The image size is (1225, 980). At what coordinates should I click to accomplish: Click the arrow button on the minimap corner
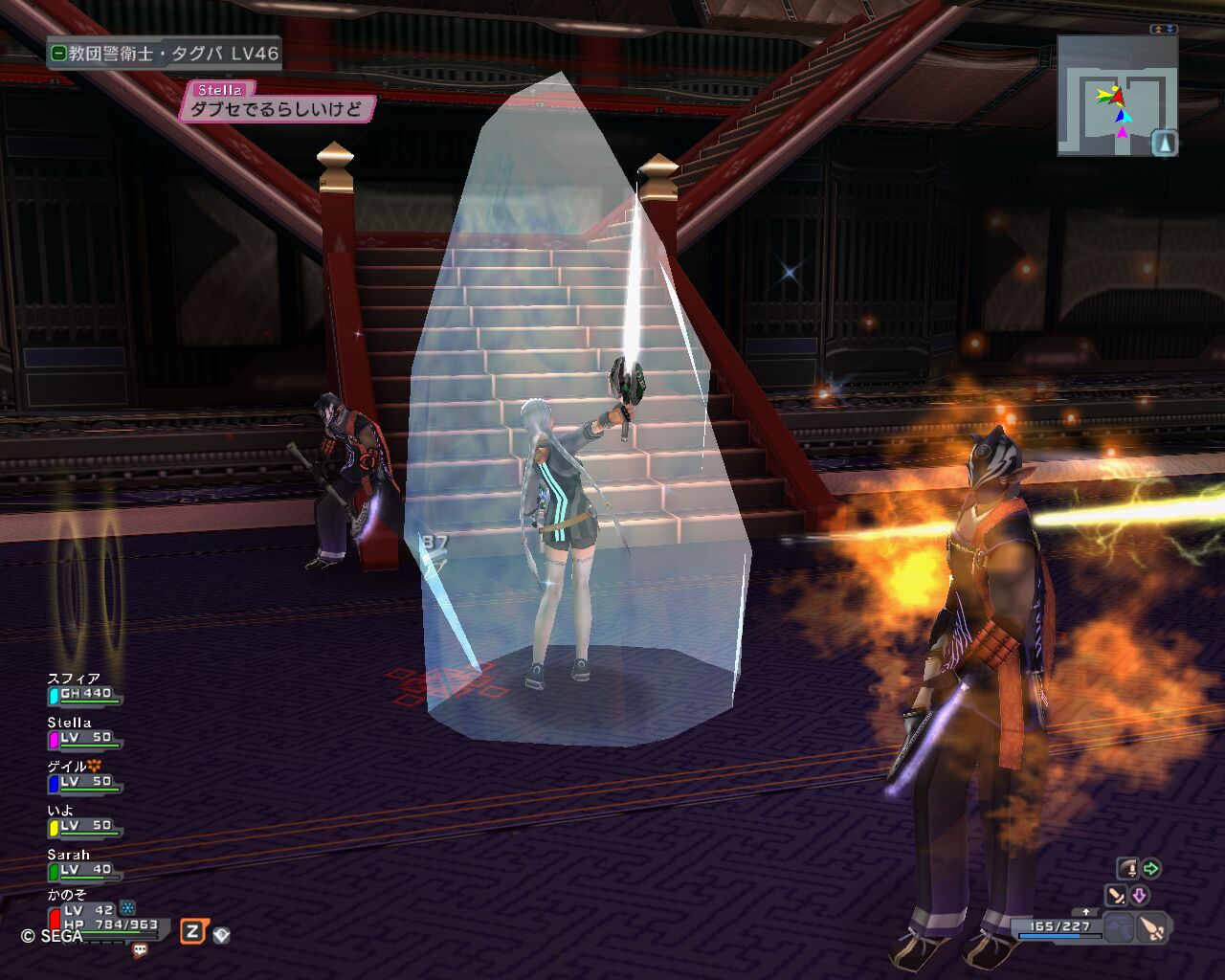[x=1164, y=143]
